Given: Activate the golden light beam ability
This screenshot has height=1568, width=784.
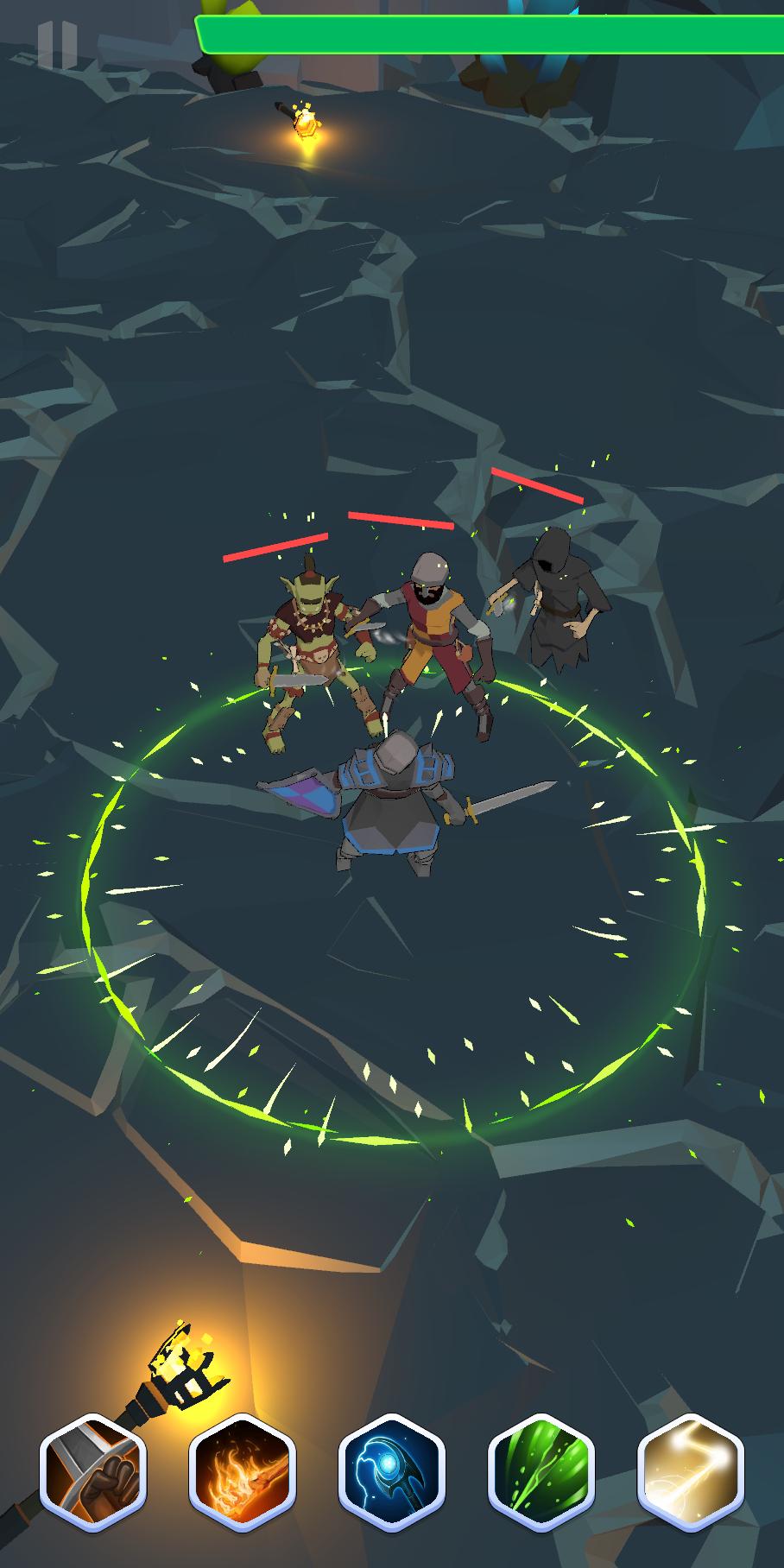Looking at the screenshot, I should 691,1472.
